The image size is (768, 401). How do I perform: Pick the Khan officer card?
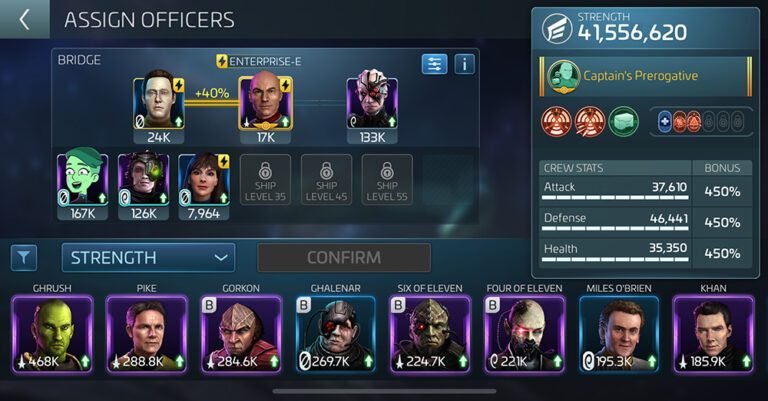(714, 334)
